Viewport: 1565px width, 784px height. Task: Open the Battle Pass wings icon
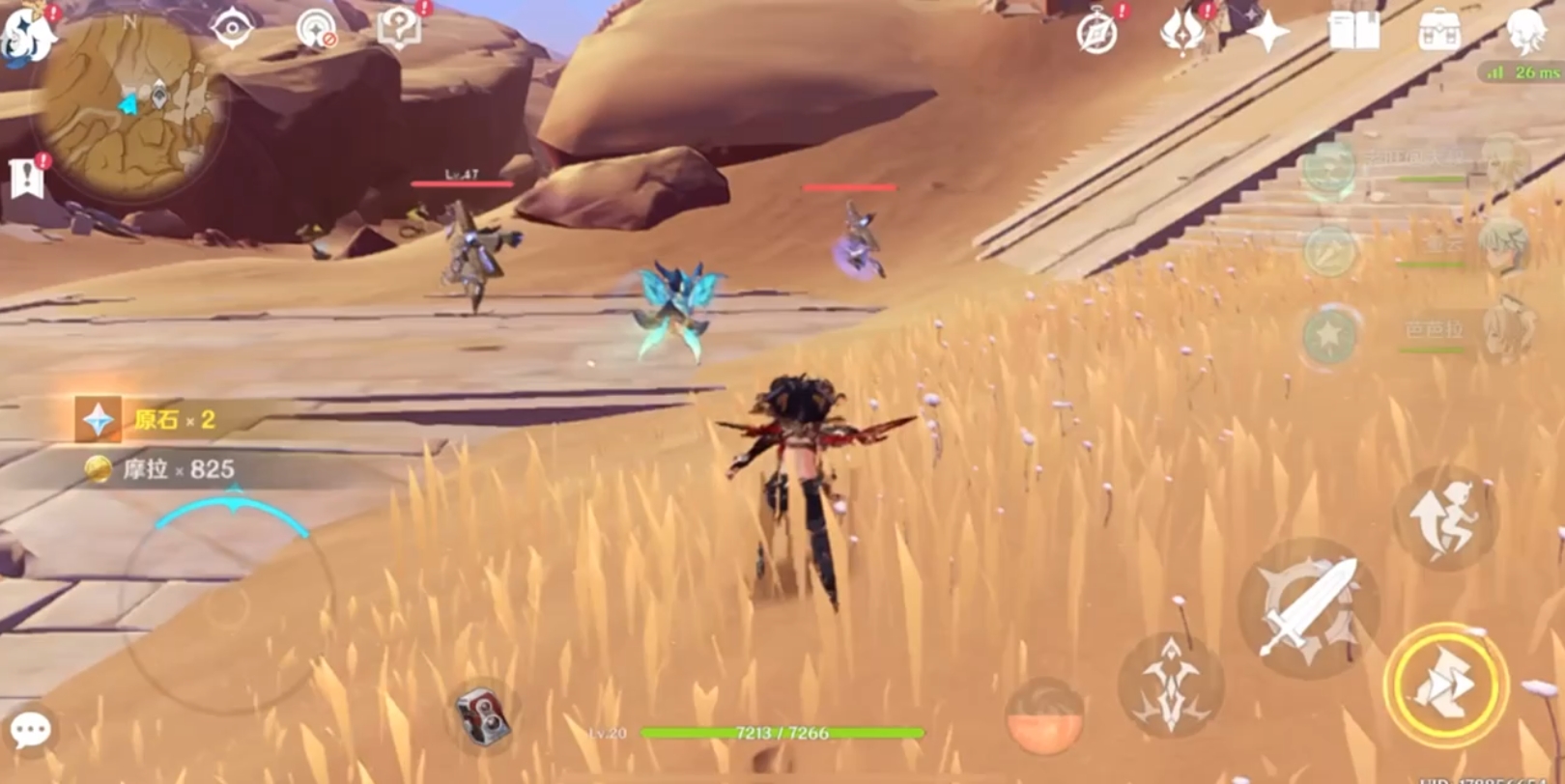(x=1183, y=29)
